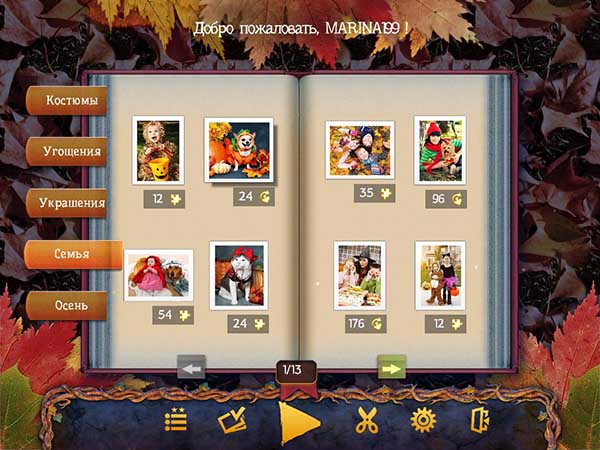This screenshot has height=450, width=600.
Task: Select the dog with pumpkins puzzle thumbnail
Action: coord(239,149)
